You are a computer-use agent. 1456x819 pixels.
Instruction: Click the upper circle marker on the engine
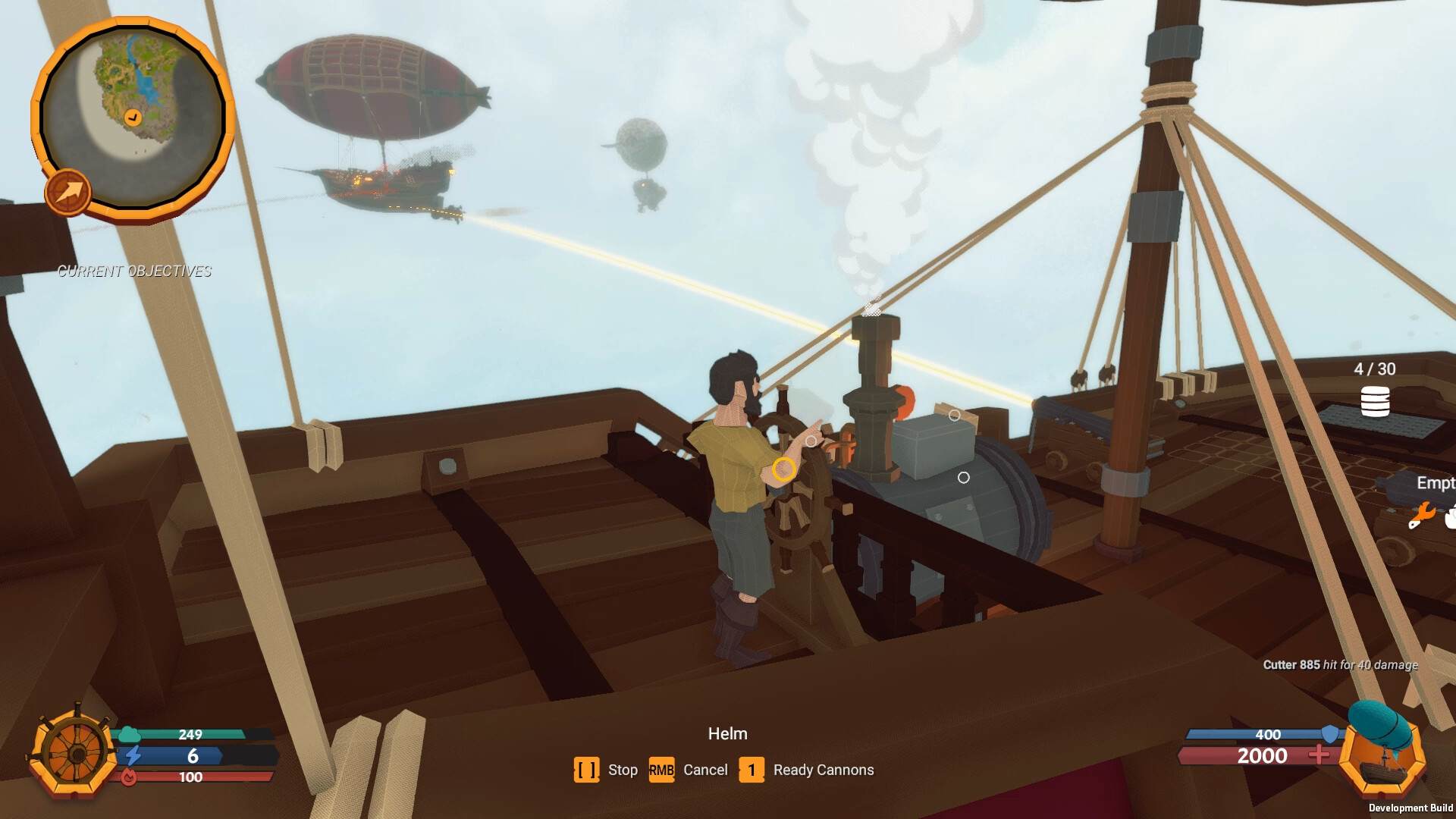tap(954, 415)
